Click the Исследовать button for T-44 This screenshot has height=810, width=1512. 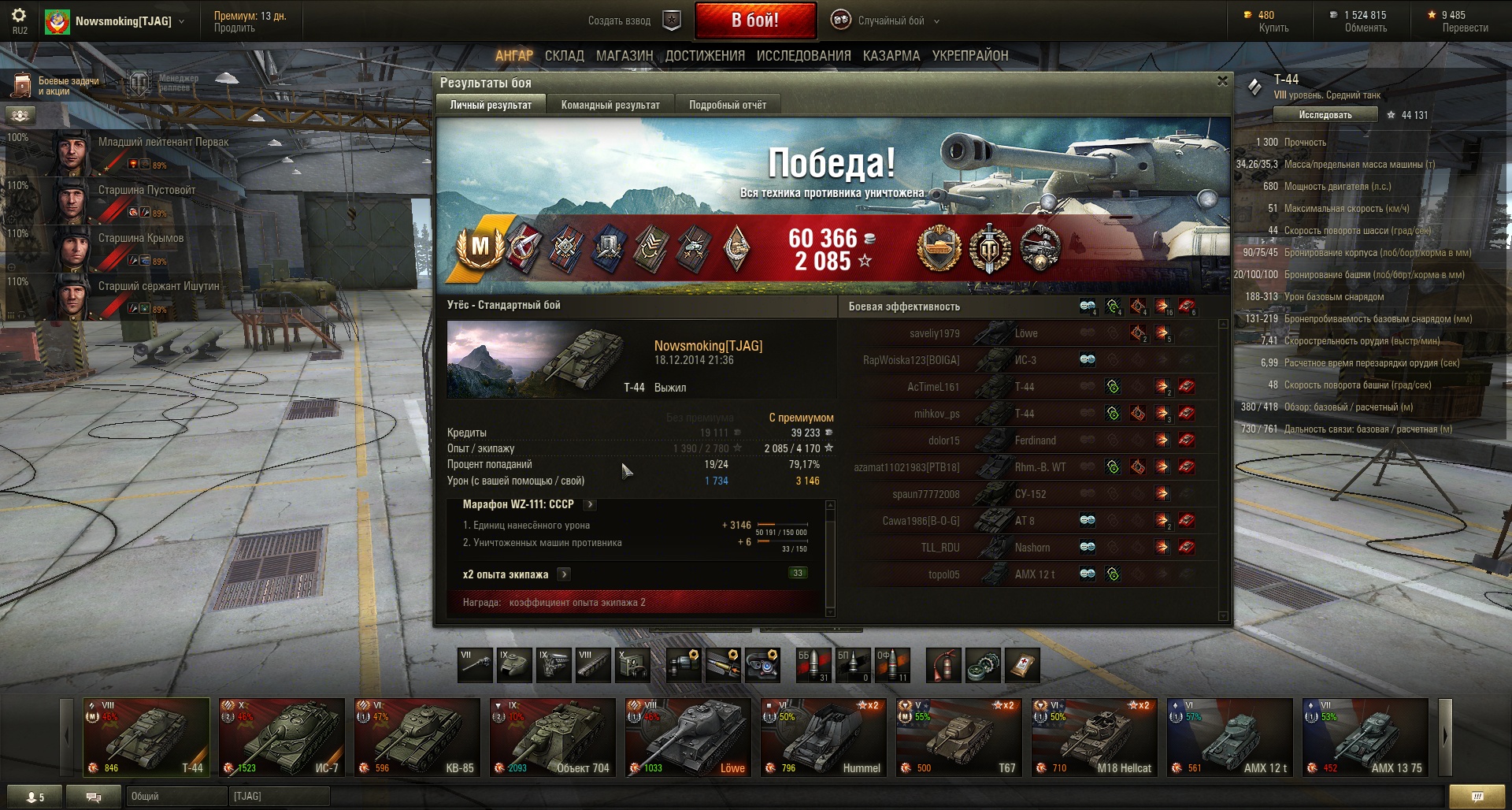tap(1325, 115)
